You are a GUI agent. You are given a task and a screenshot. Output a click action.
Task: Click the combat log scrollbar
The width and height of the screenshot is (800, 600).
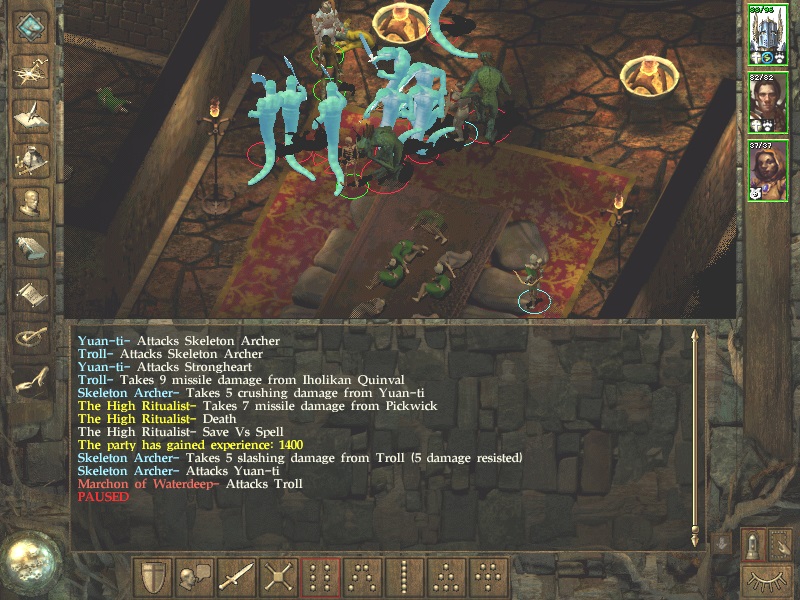(x=695, y=438)
